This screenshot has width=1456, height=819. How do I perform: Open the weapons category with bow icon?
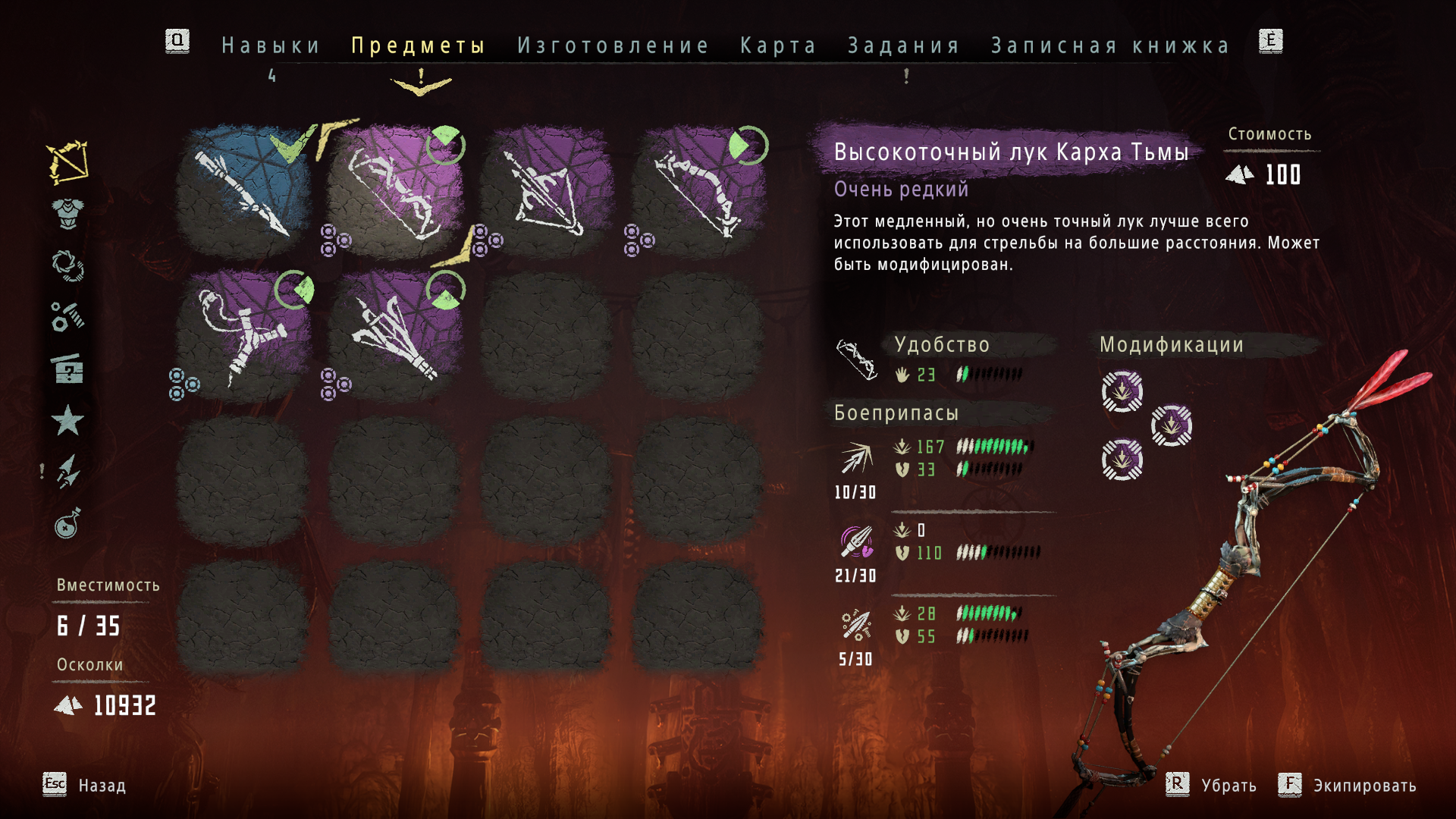(x=68, y=162)
